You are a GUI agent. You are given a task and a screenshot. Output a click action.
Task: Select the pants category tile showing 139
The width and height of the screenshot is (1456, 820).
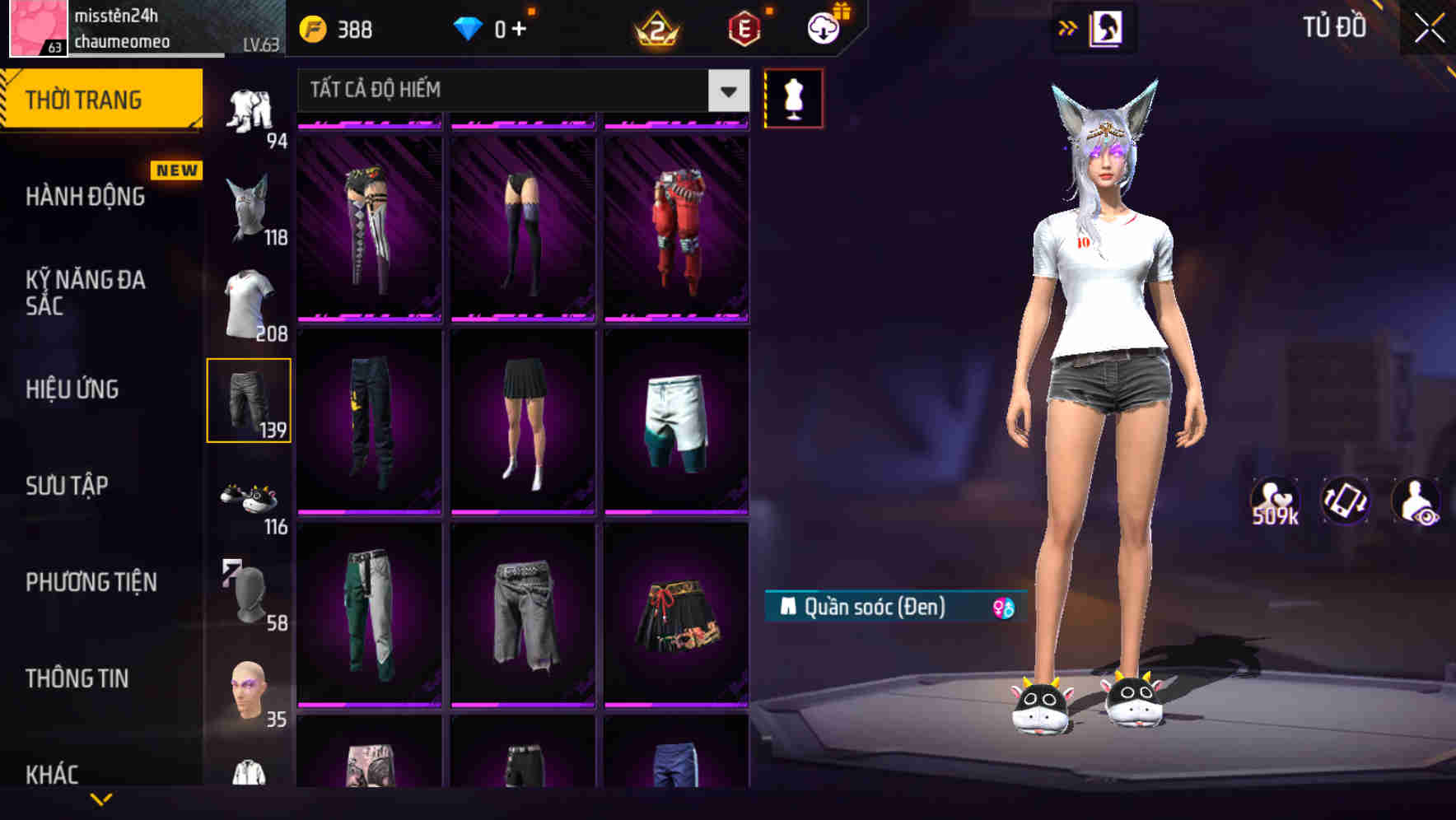[x=250, y=400]
